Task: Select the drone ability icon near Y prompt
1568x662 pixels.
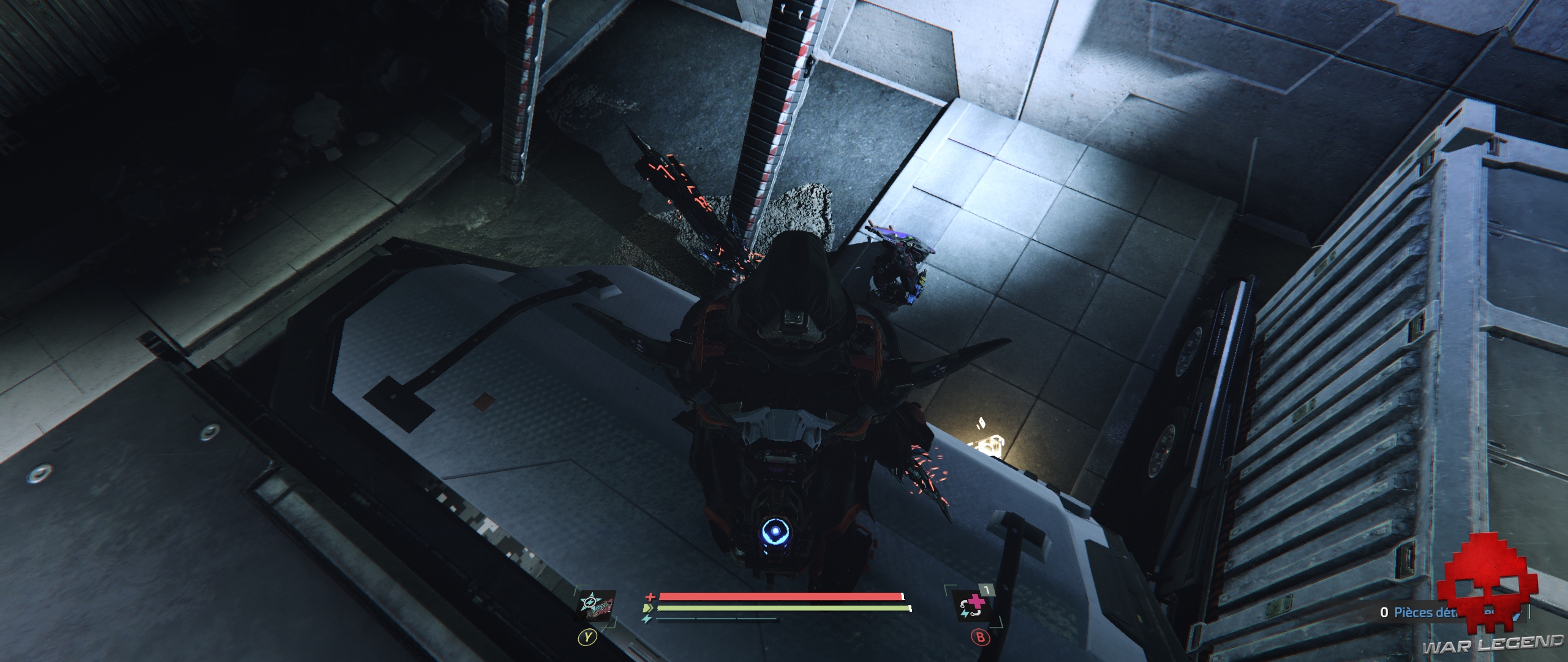Action: pyautogui.click(x=595, y=607)
